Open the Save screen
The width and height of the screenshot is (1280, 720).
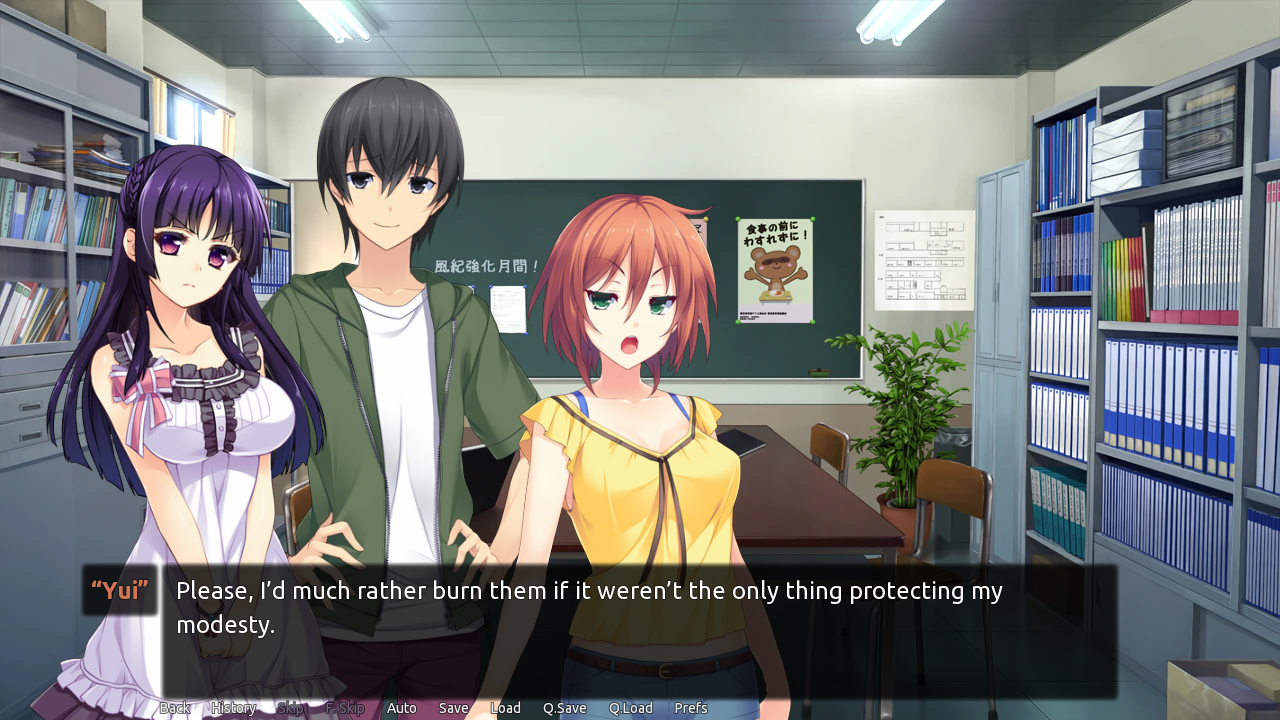click(x=453, y=707)
